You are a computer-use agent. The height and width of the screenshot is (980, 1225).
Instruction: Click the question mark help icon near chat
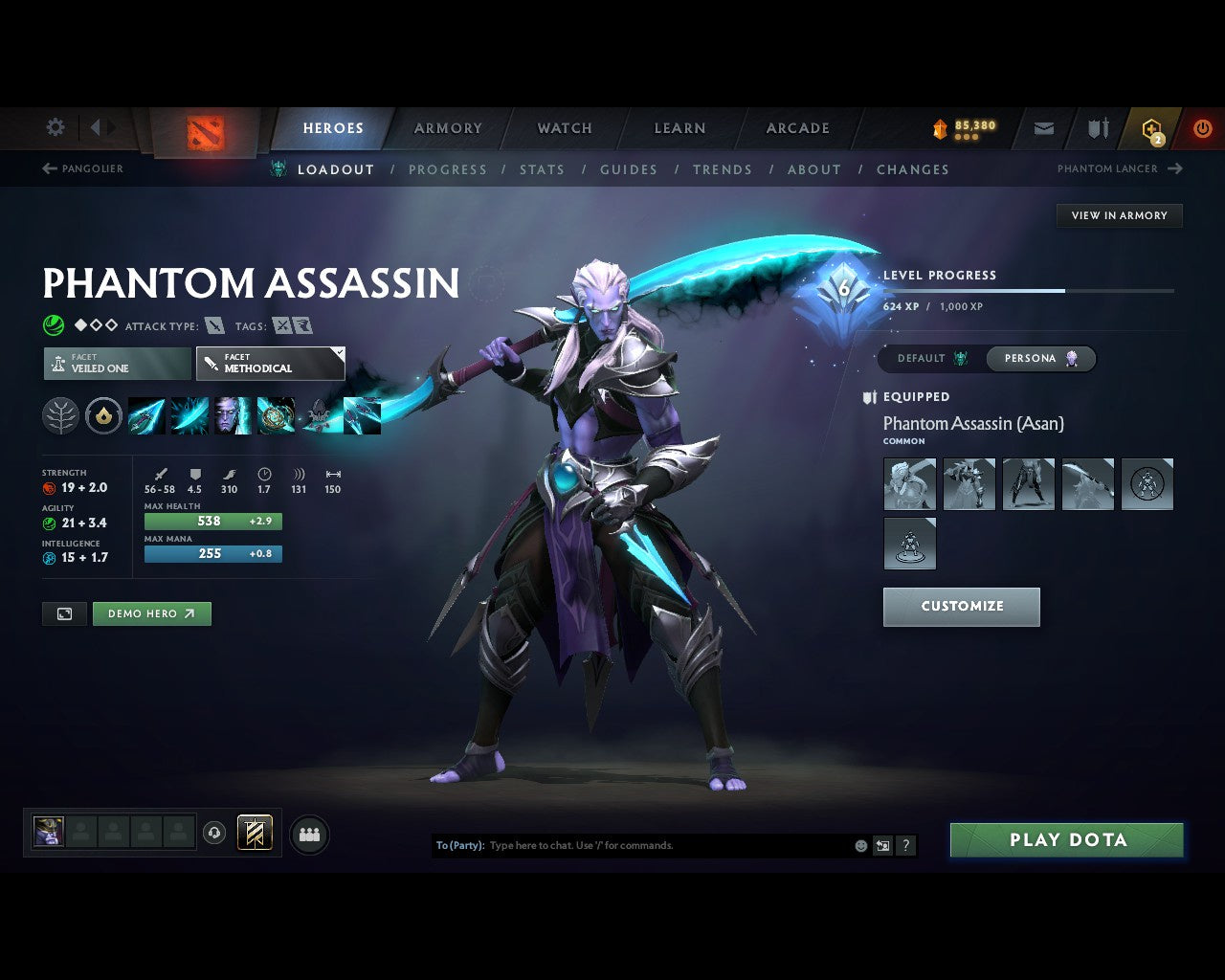(x=905, y=845)
